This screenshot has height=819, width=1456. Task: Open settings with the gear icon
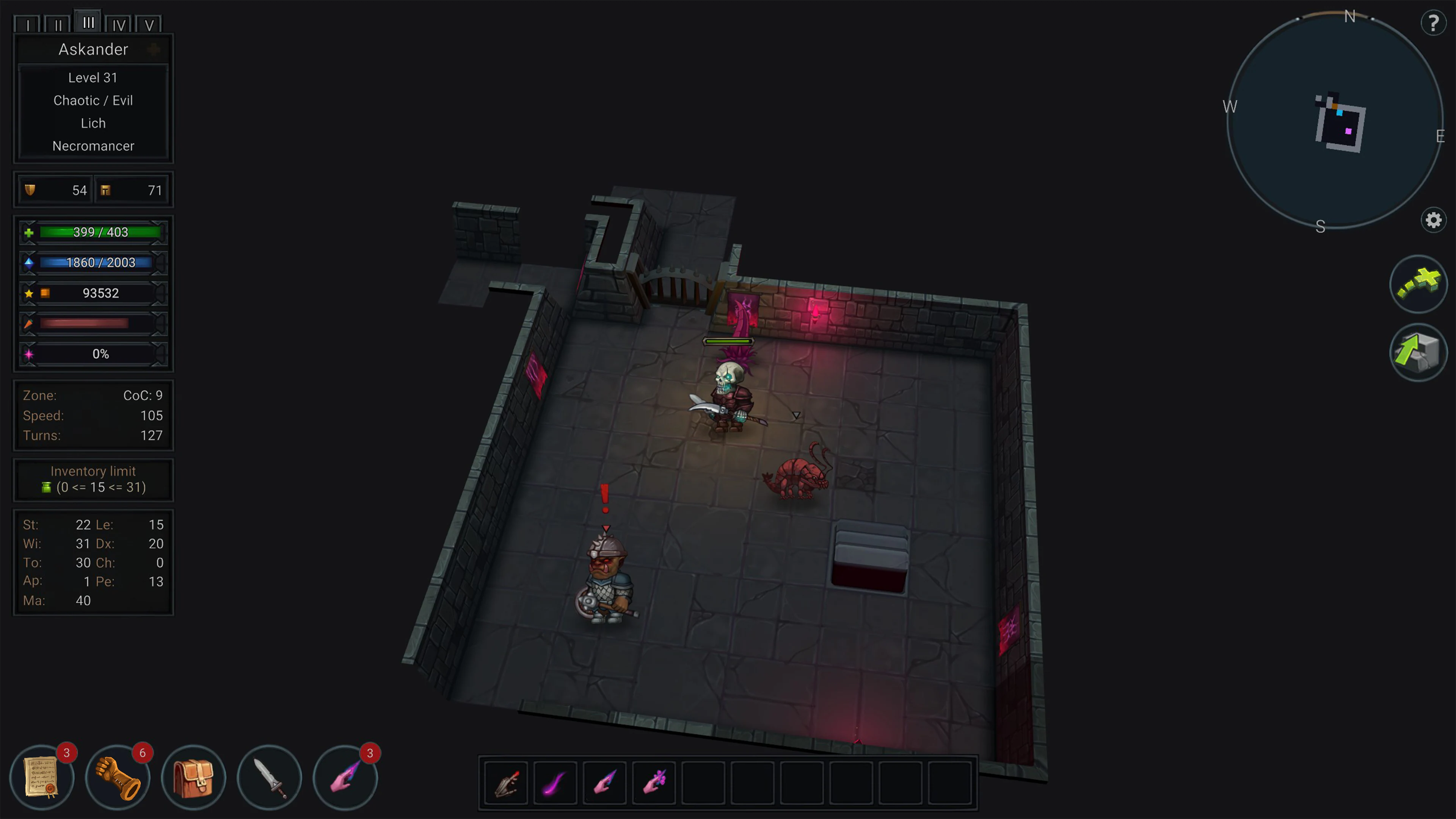1433,220
